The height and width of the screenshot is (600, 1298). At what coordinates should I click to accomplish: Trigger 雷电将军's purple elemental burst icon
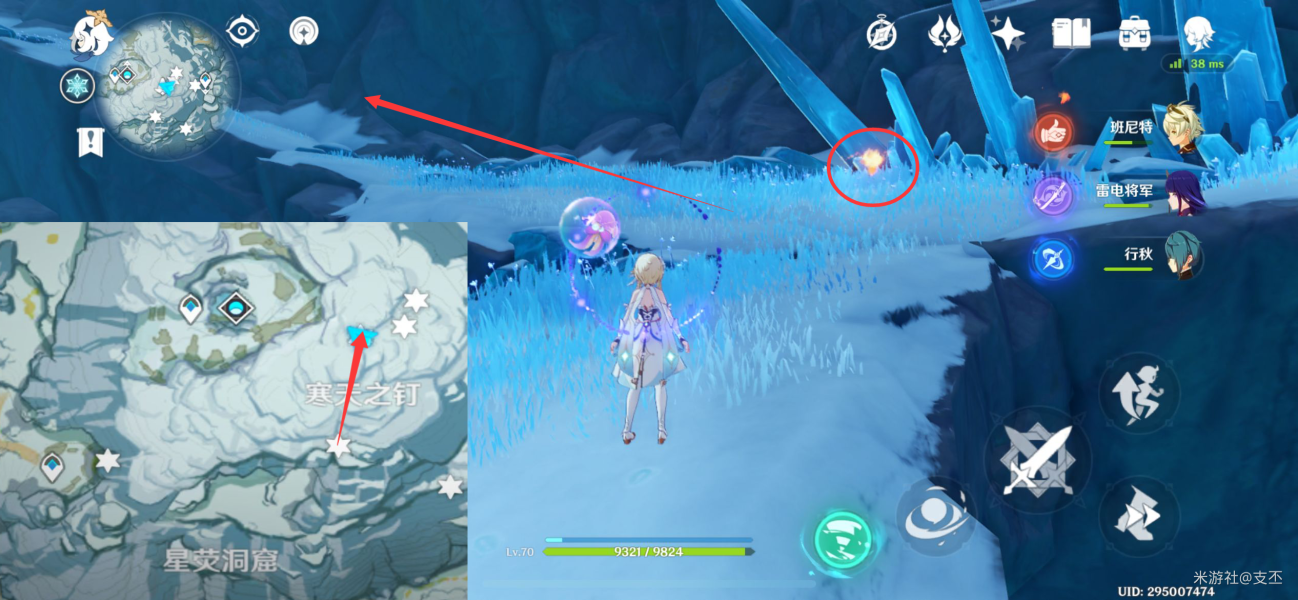click(1053, 195)
